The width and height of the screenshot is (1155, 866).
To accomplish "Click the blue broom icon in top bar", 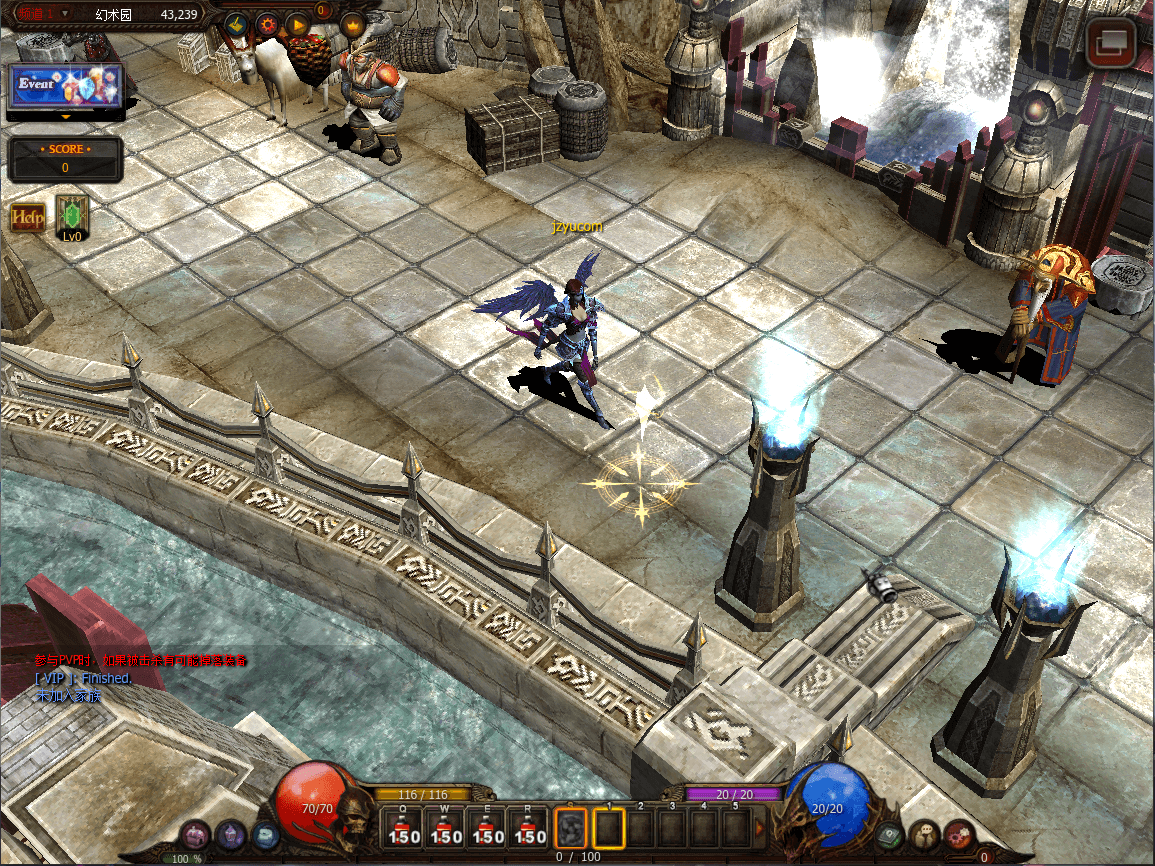I will (x=235, y=24).
